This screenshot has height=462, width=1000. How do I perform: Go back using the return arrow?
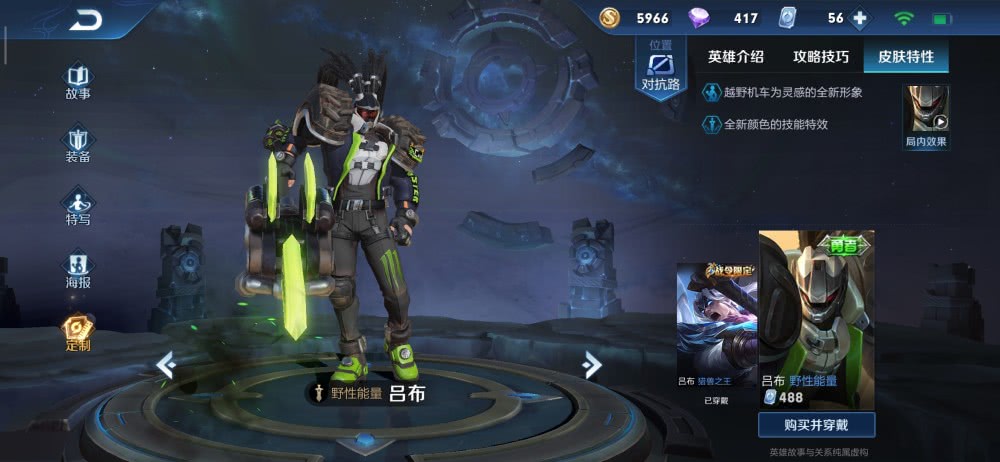tap(86, 20)
